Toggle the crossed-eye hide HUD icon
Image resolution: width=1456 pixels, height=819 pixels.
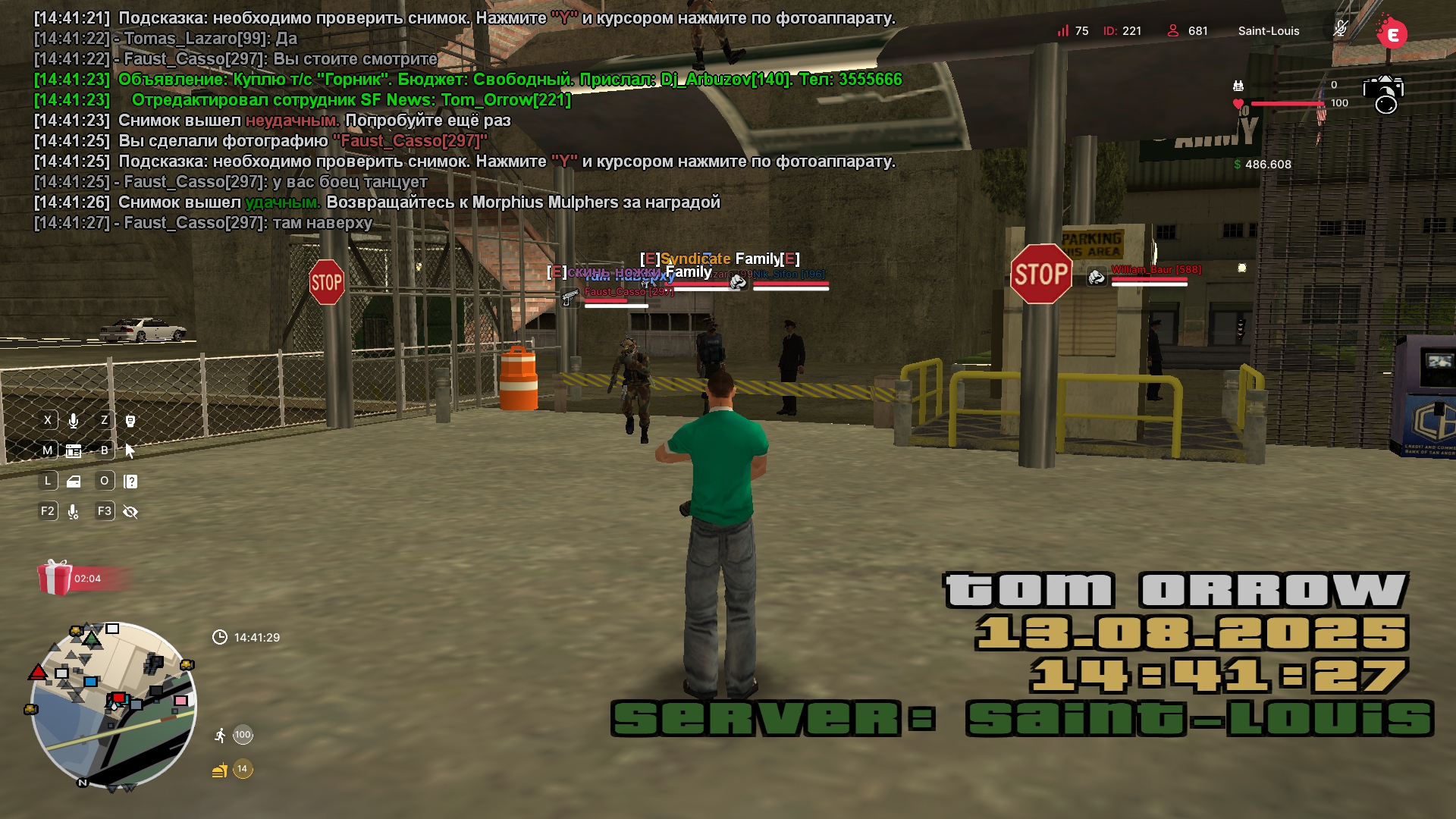click(x=130, y=513)
